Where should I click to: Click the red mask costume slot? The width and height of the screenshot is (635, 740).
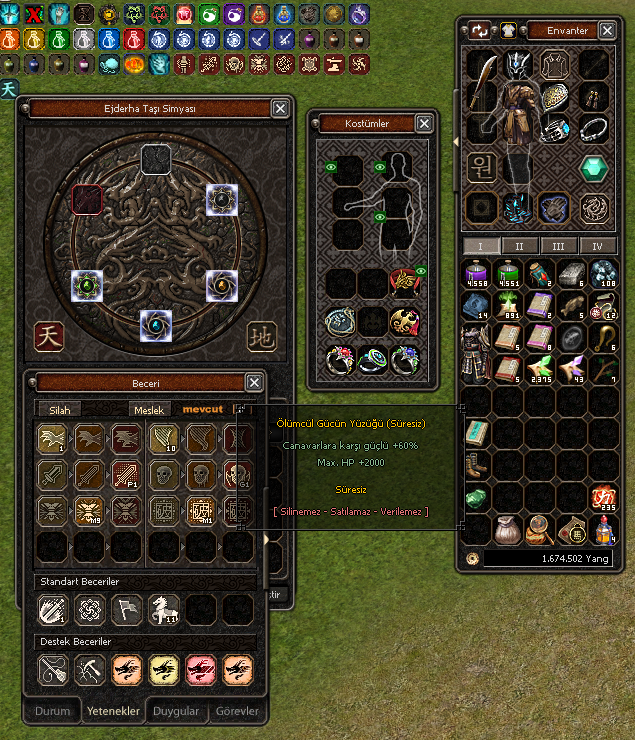[405, 322]
